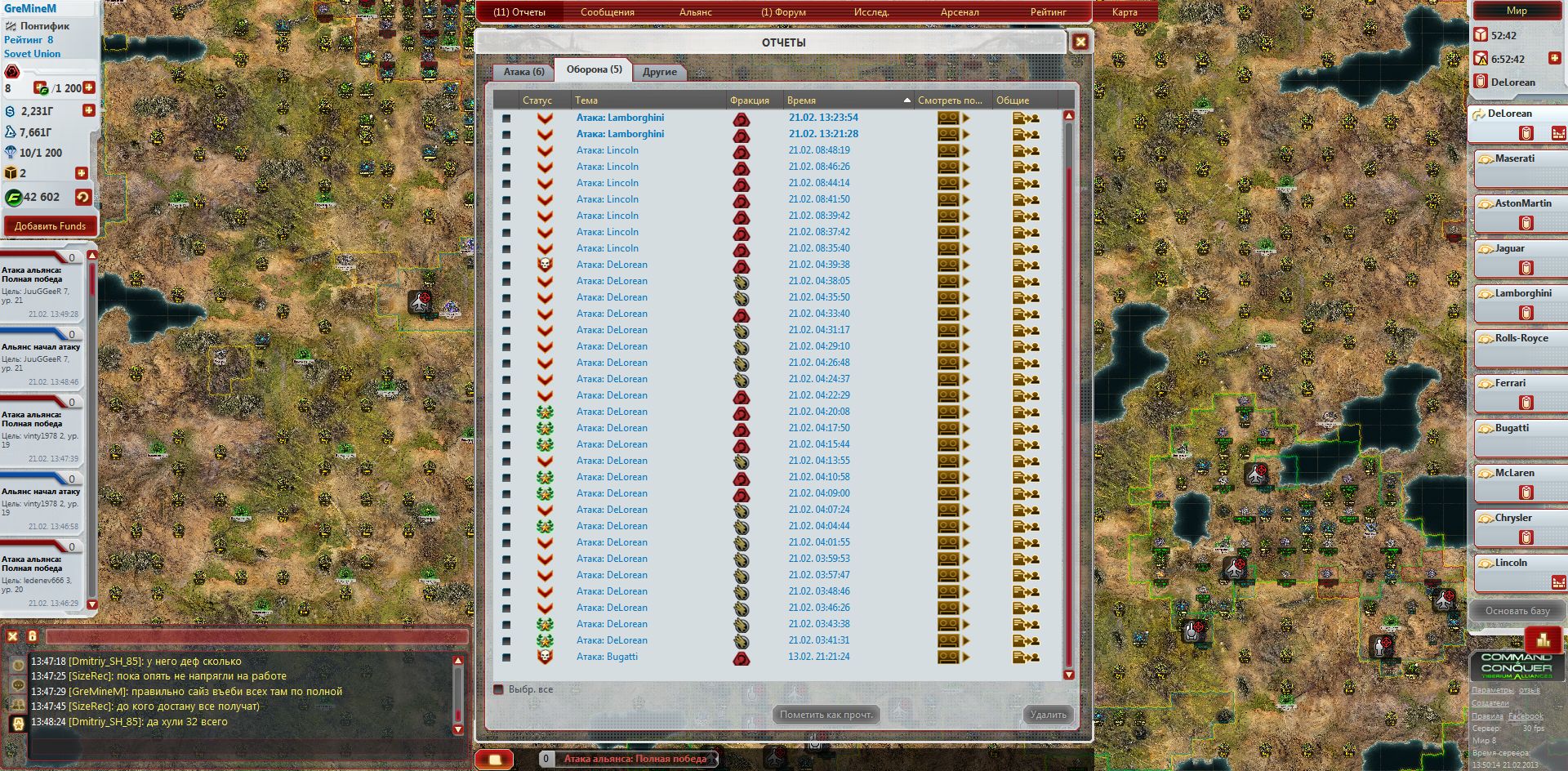Open the Исслед. research menu
The width and height of the screenshot is (1568, 771).
pos(871,12)
